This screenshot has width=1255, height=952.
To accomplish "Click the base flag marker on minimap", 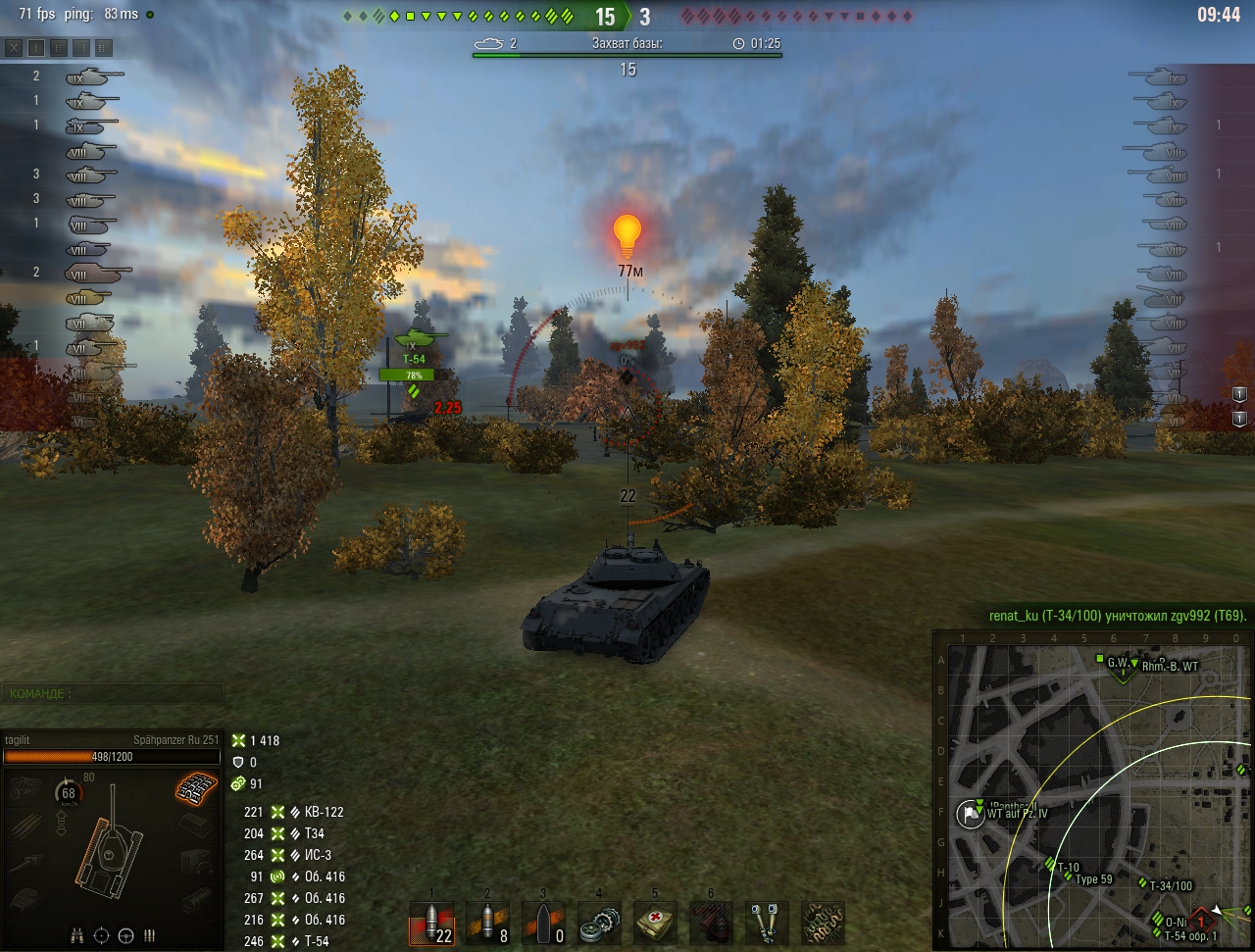I will coord(971,813).
